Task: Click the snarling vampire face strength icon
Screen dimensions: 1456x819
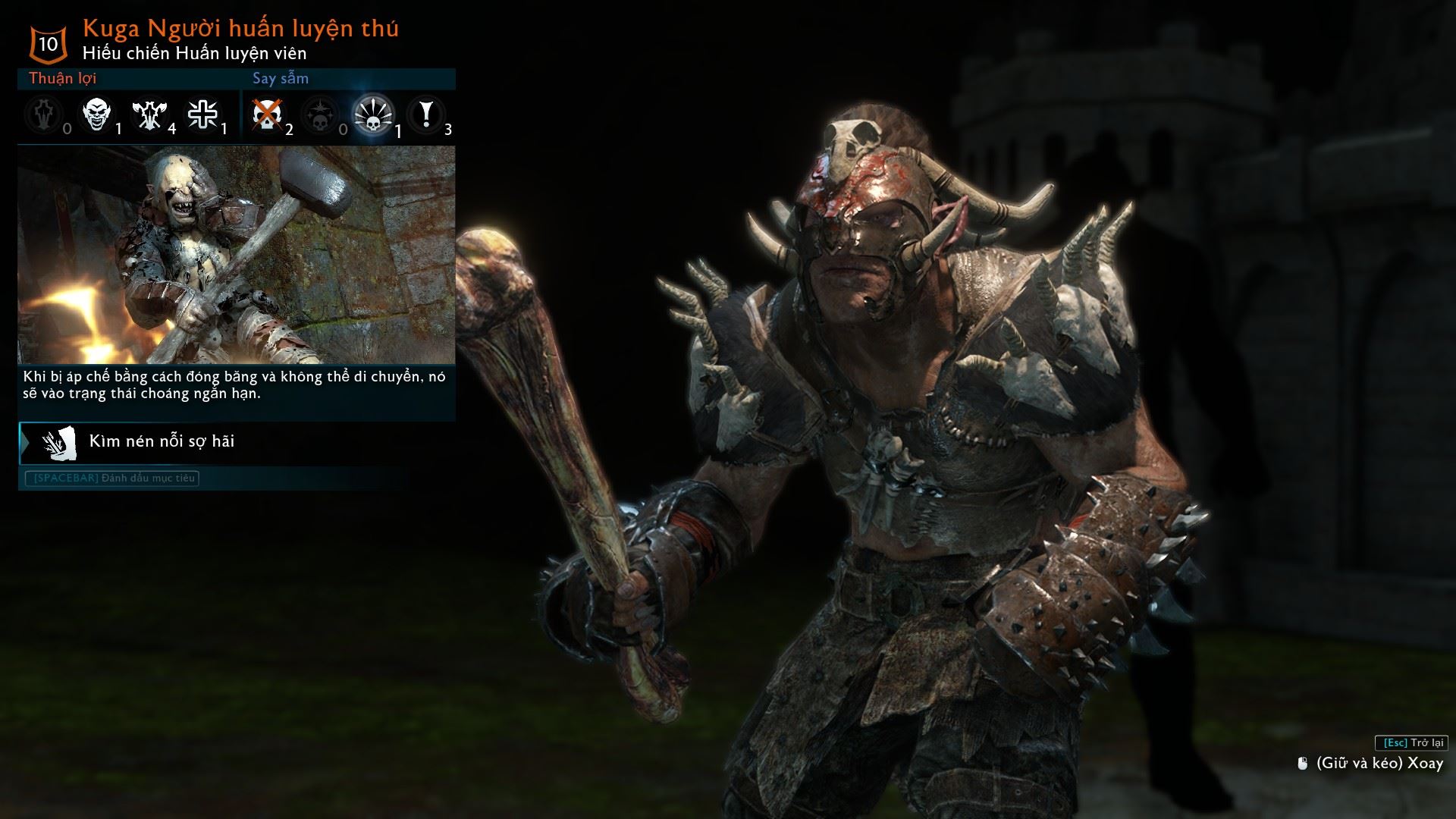Action: point(96,115)
